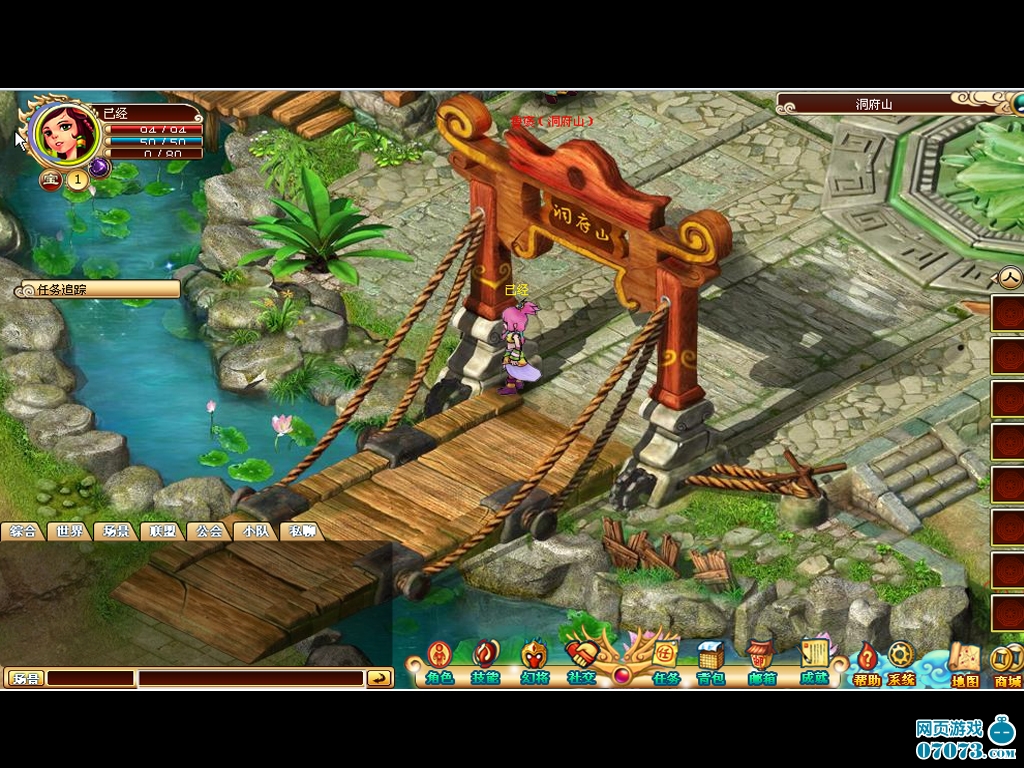1024x768 pixels.
Task: Open the 帮助 help button
Action: coord(867,663)
